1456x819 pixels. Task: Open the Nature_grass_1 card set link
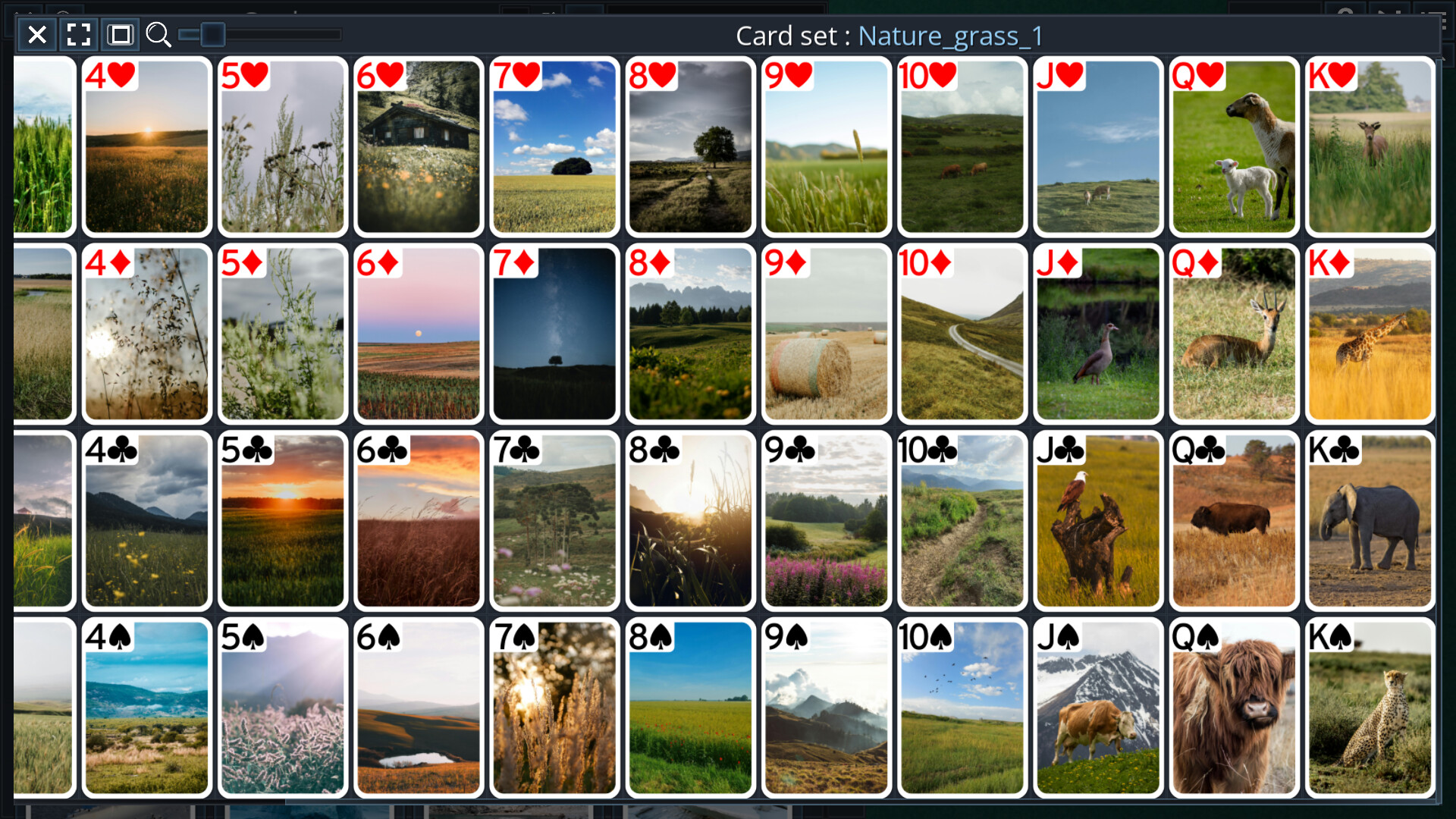949,35
